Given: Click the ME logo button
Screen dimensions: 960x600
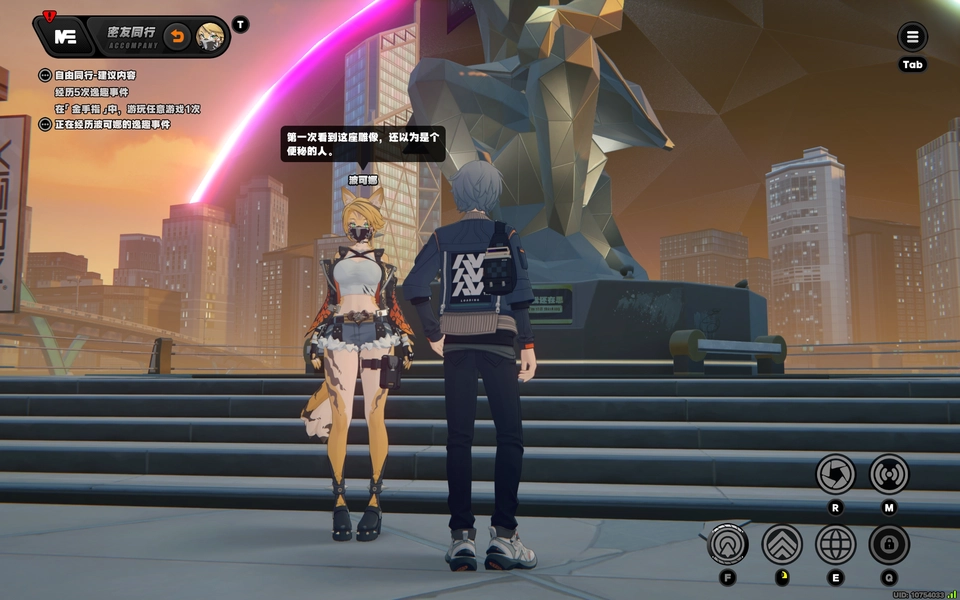Looking at the screenshot, I should click(x=65, y=37).
